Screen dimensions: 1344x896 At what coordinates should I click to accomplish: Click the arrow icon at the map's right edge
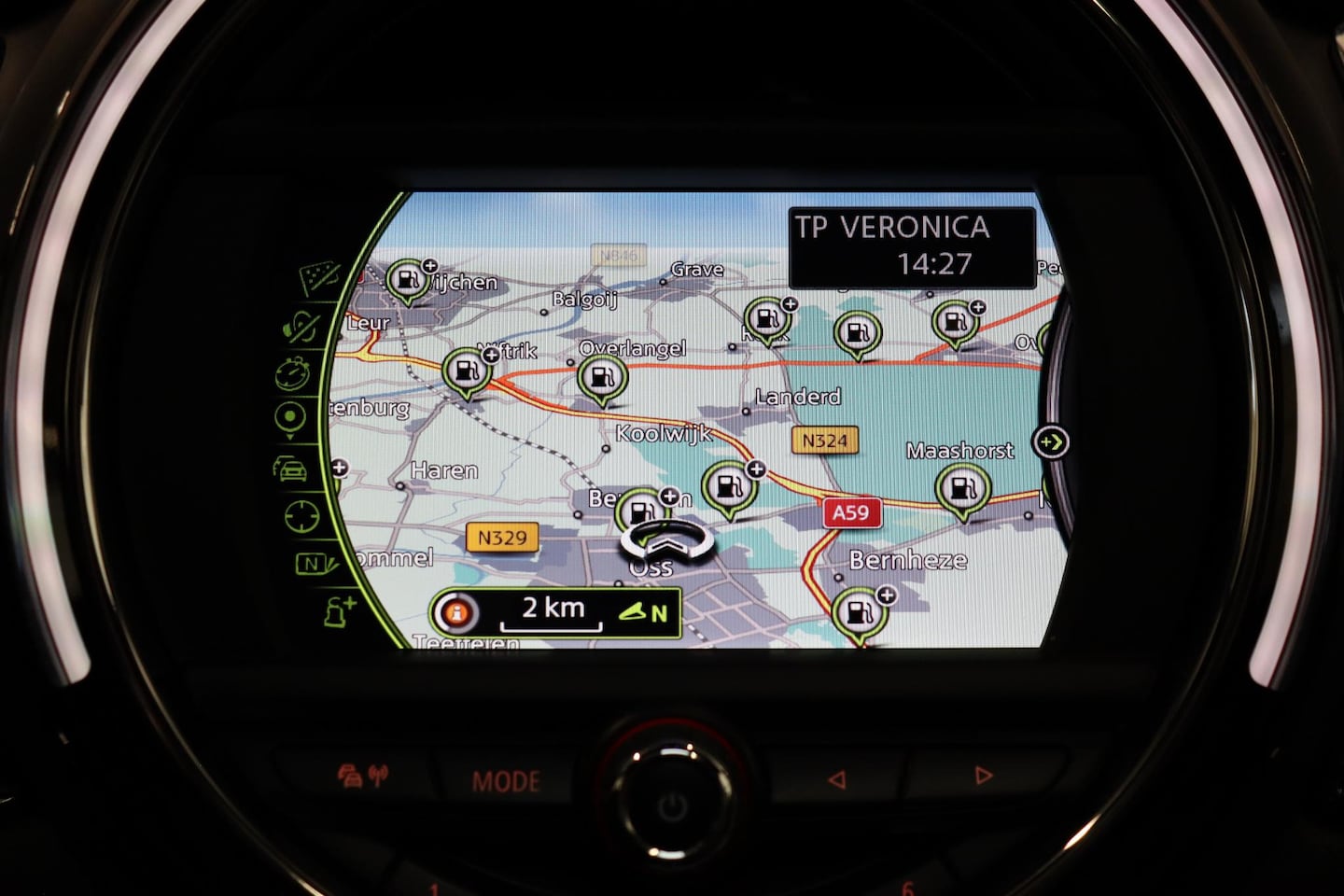1051,441
